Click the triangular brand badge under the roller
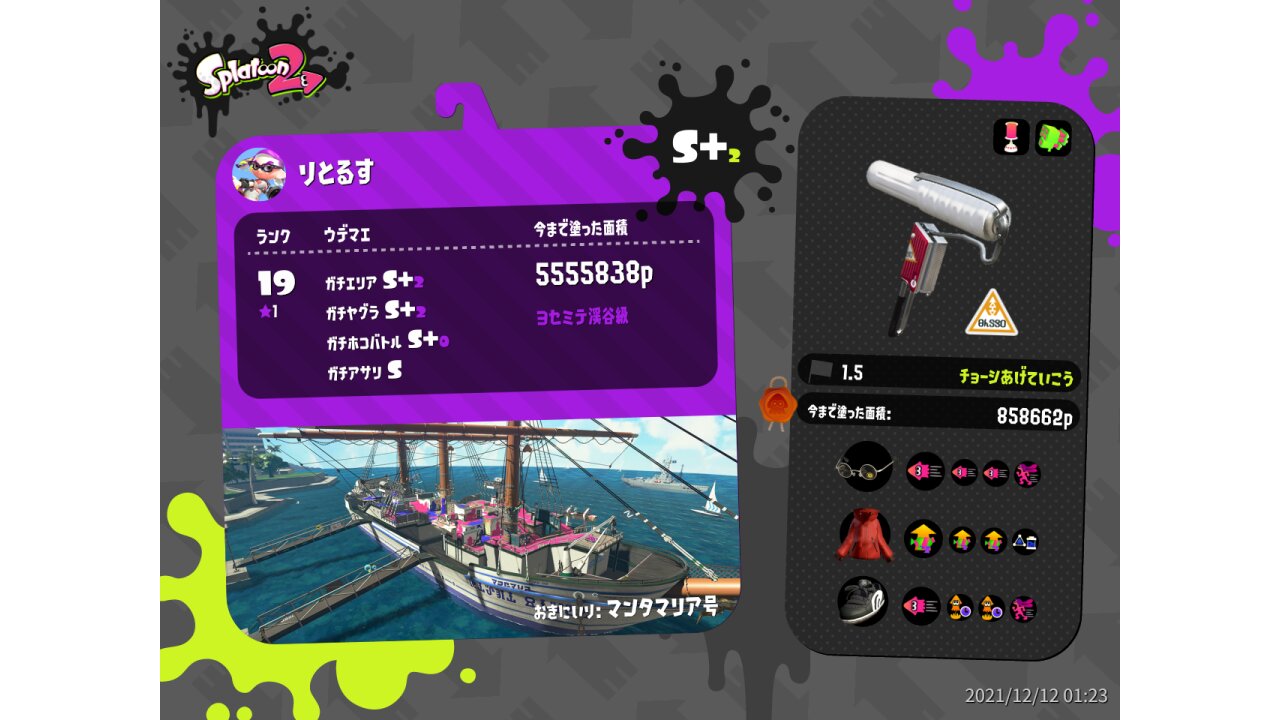Image resolution: width=1280 pixels, height=720 pixels. (991, 314)
